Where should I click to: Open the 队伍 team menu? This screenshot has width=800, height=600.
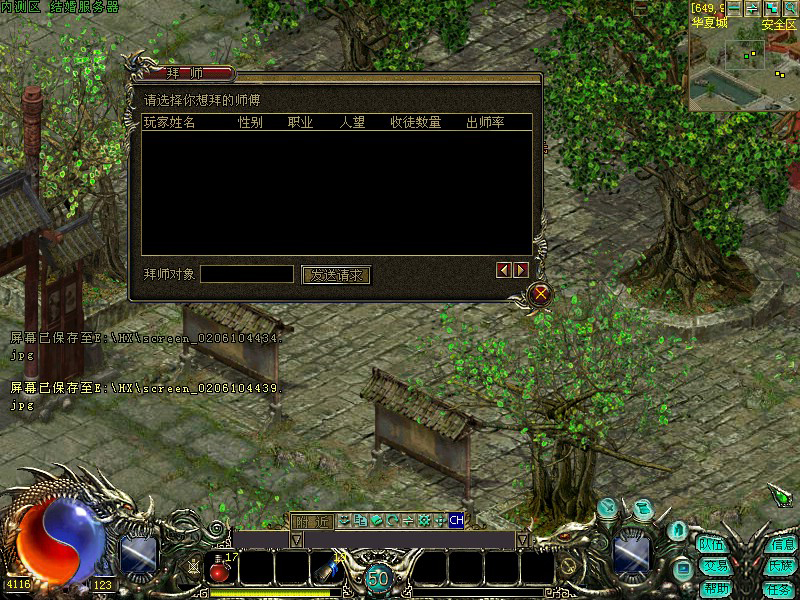click(712, 545)
